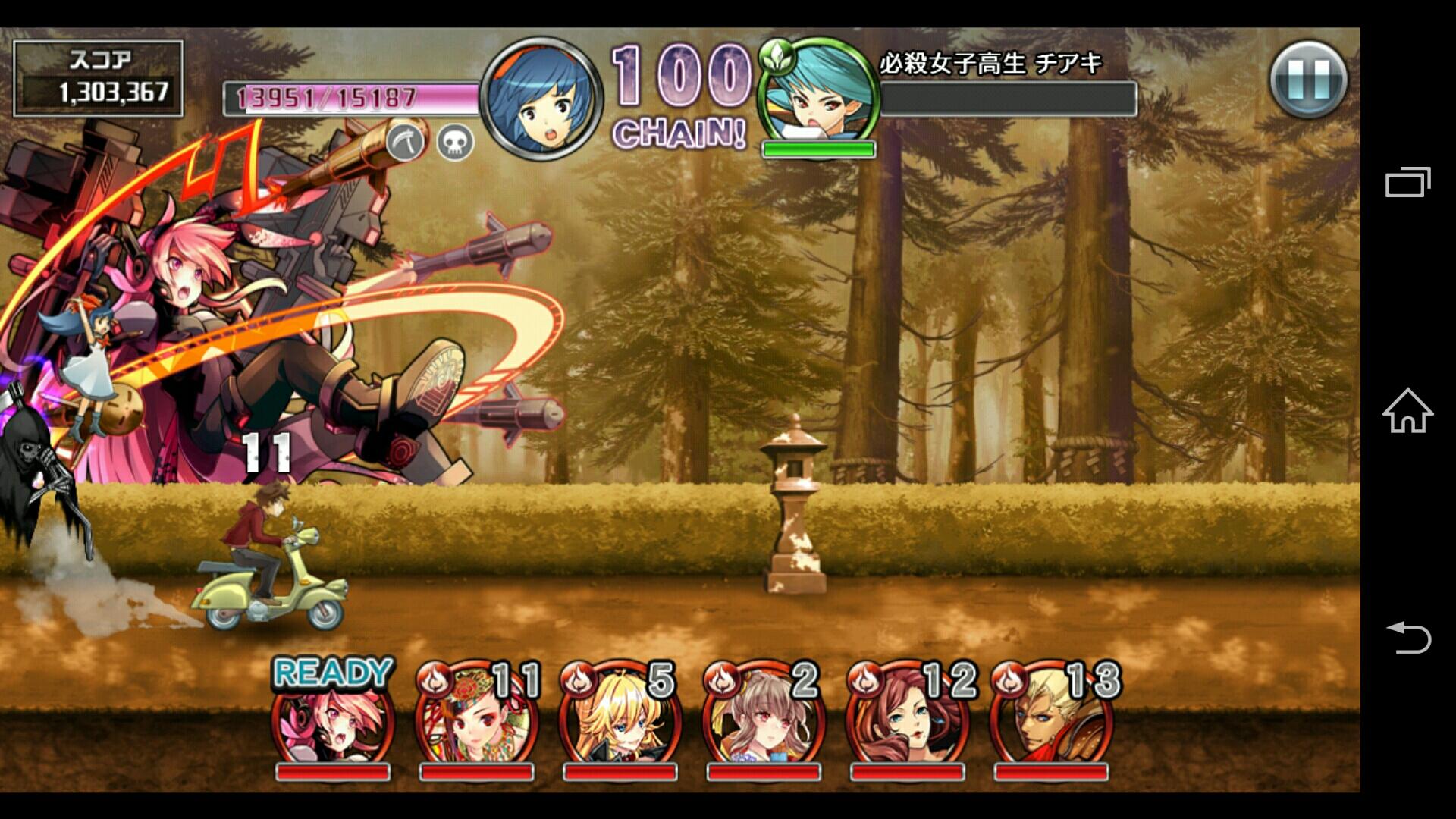The image size is (1456, 819).
Task: Open Android recent apps
Action: point(1407,183)
